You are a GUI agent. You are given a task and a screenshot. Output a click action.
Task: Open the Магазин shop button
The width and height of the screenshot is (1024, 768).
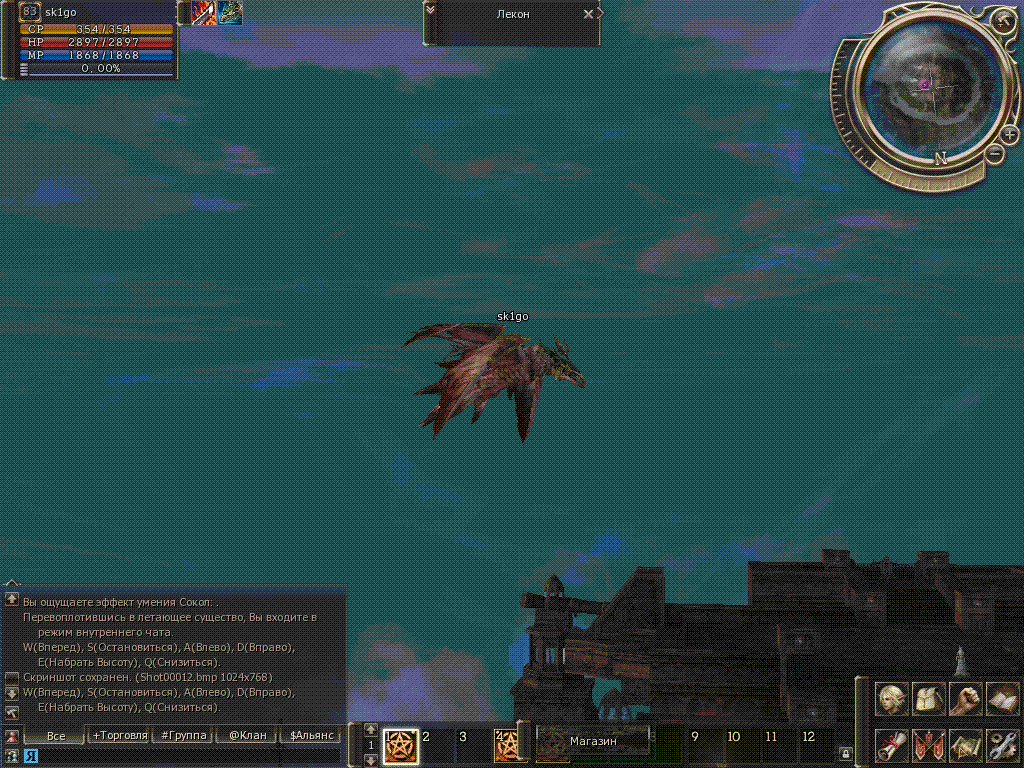tap(593, 742)
